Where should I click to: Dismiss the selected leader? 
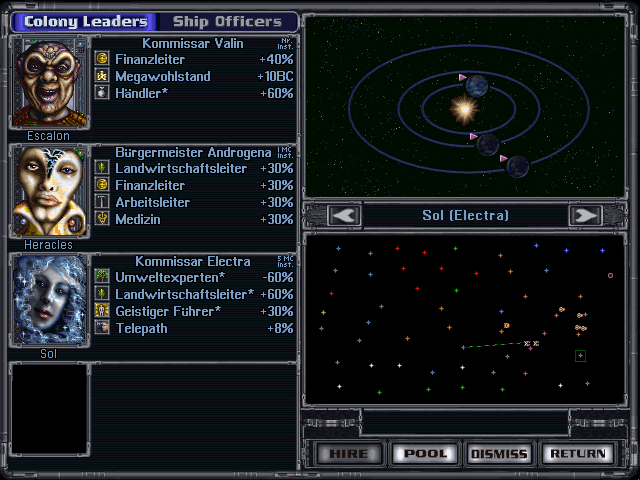coord(498,453)
